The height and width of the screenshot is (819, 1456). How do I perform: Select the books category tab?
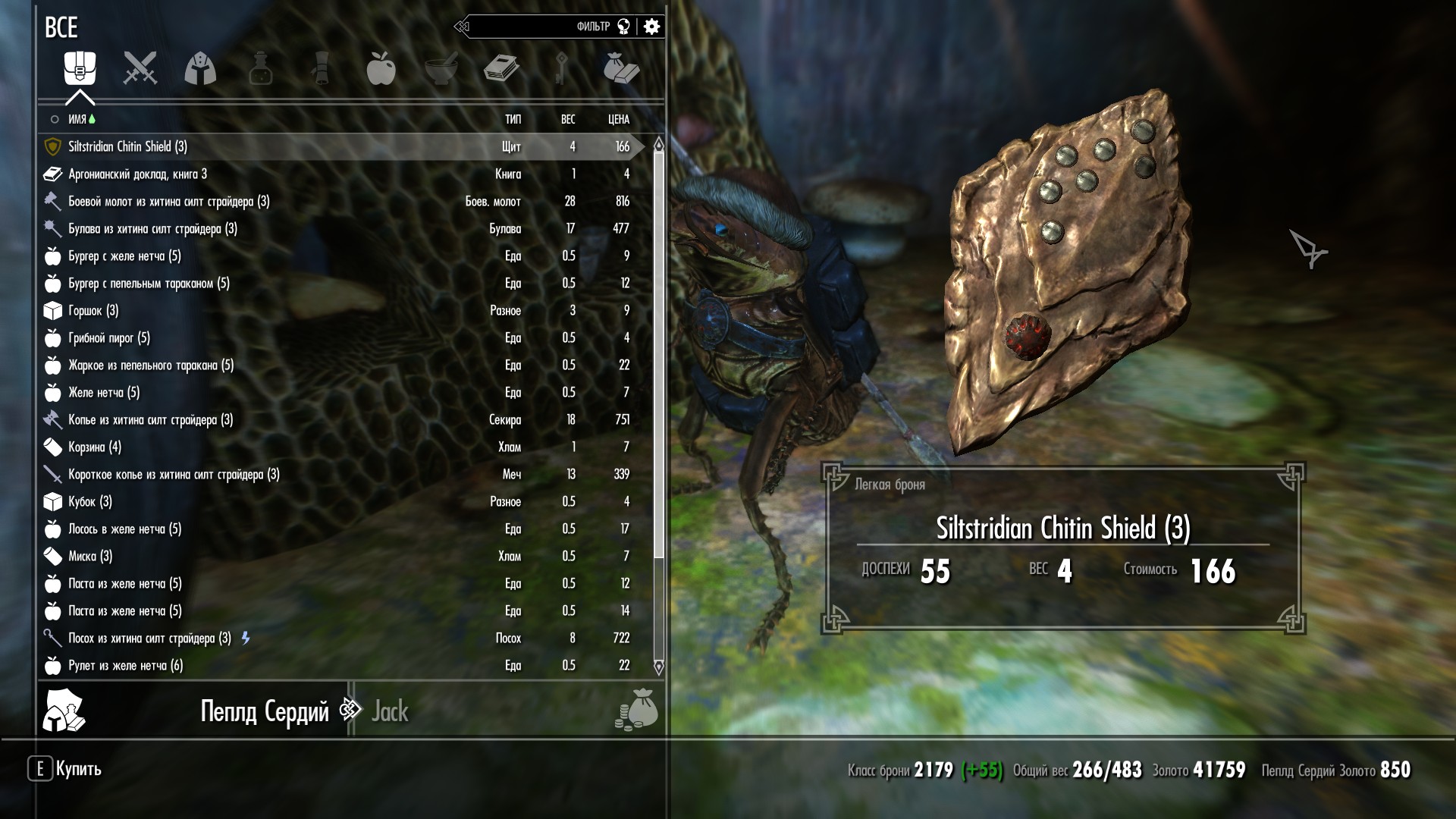[x=501, y=68]
